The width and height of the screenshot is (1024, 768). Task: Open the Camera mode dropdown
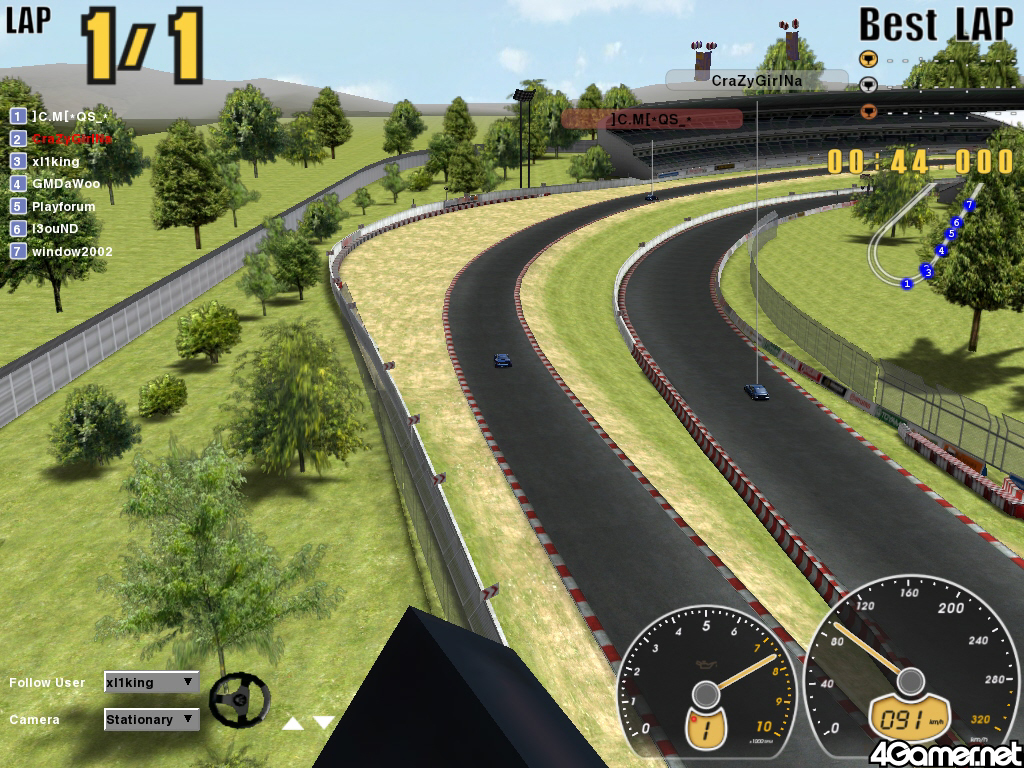(x=151, y=720)
